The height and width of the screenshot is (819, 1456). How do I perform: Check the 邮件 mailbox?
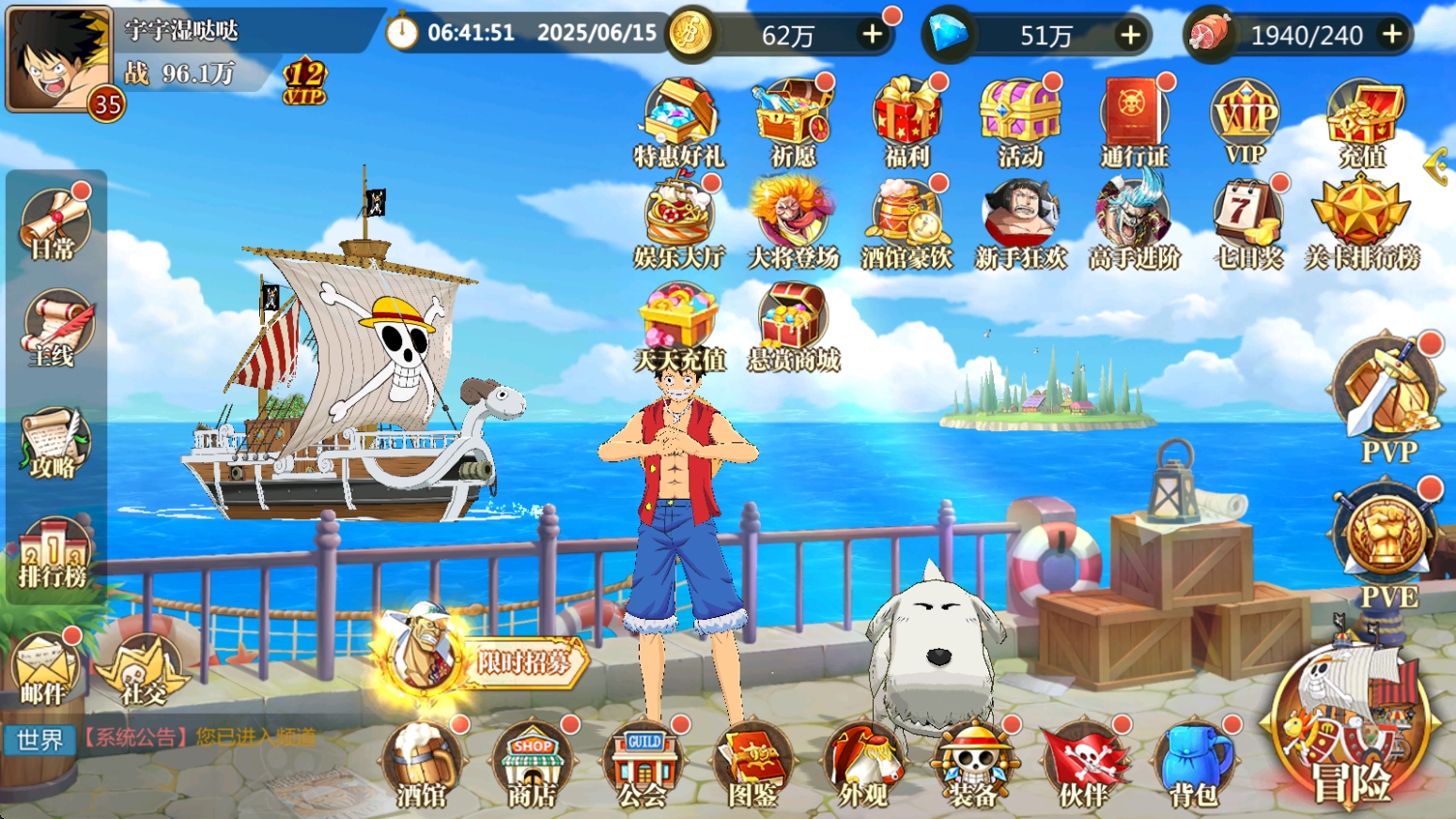point(44,669)
